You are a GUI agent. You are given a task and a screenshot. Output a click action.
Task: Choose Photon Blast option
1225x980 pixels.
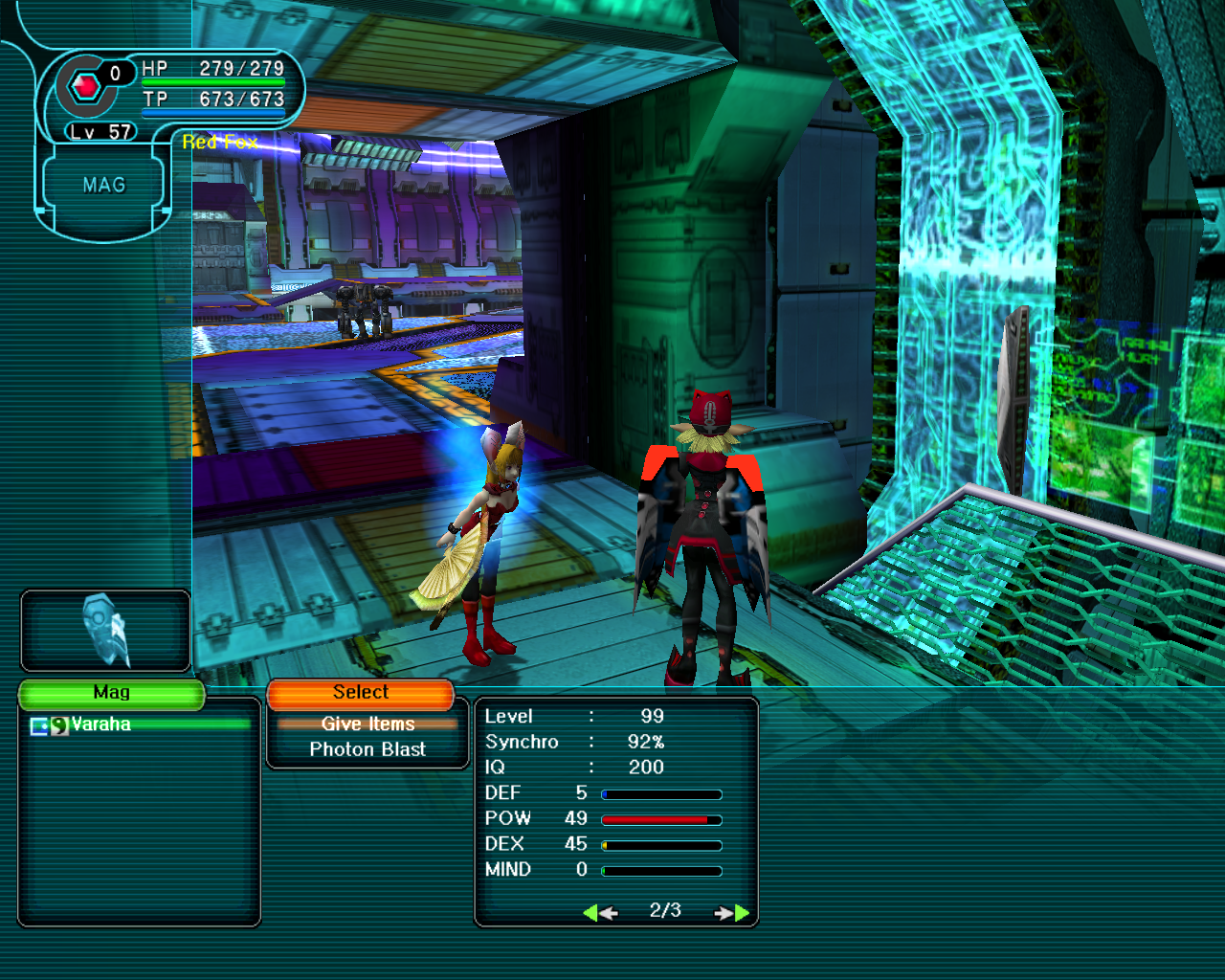click(367, 749)
